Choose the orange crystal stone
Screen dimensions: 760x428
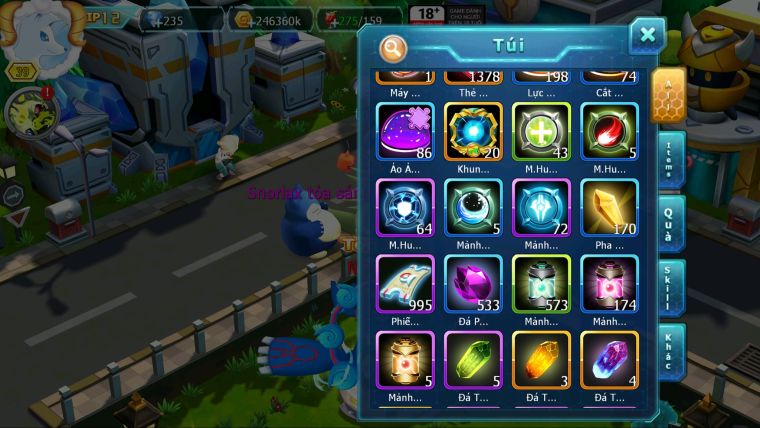point(541,360)
